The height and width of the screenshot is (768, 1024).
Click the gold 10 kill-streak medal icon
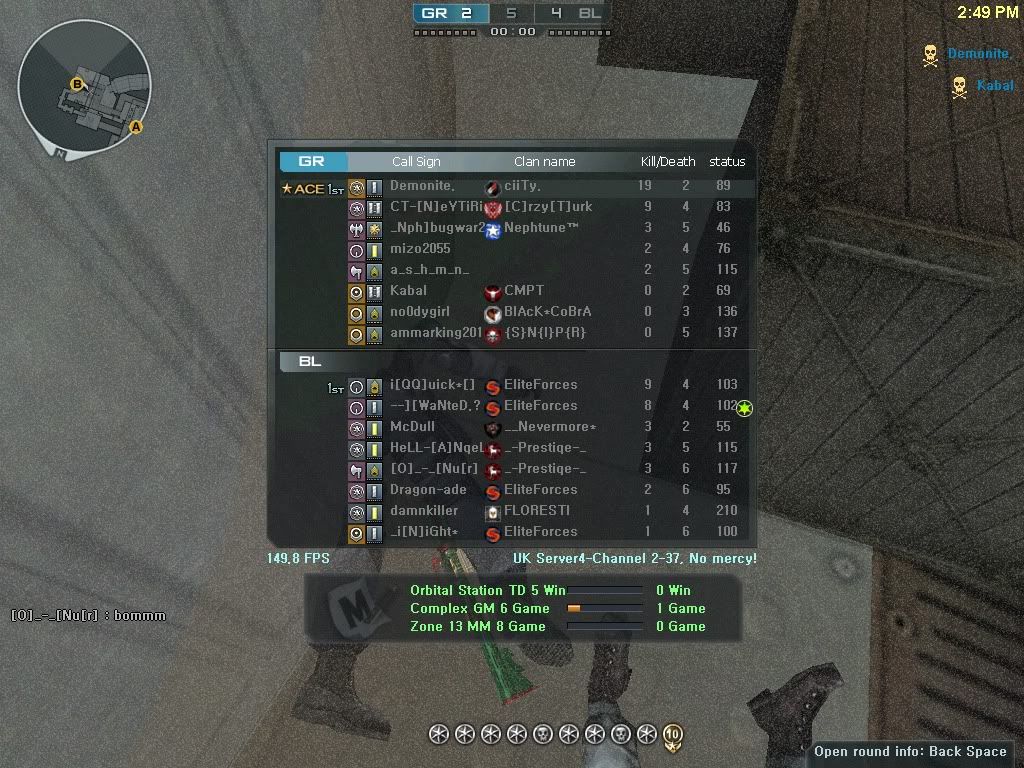pos(672,736)
